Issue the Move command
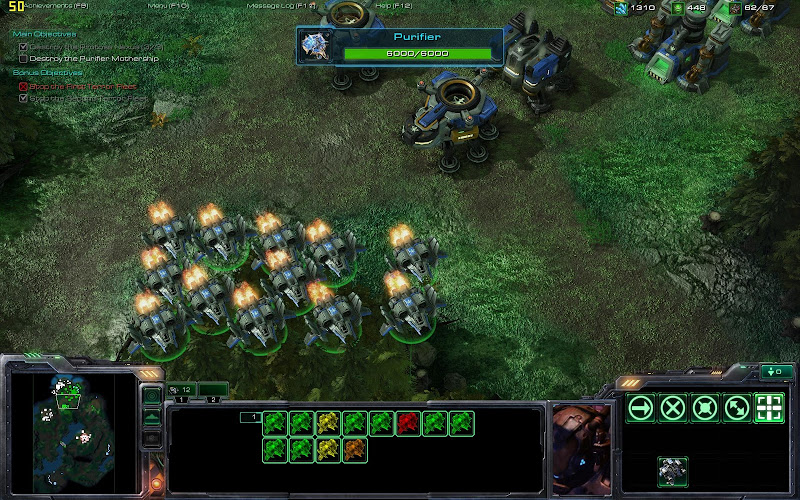This screenshot has width=800, height=500. tap(641, 407)
